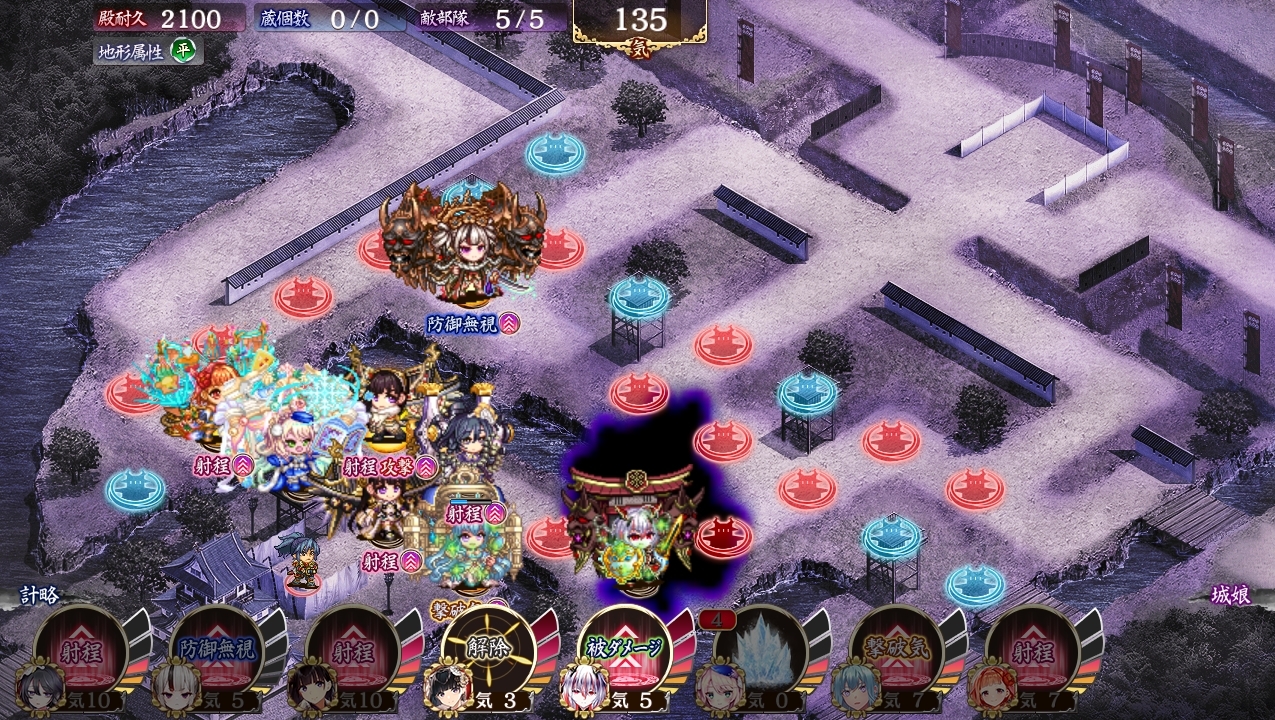Switch to the 城娘 tab

coord(1231,595)
